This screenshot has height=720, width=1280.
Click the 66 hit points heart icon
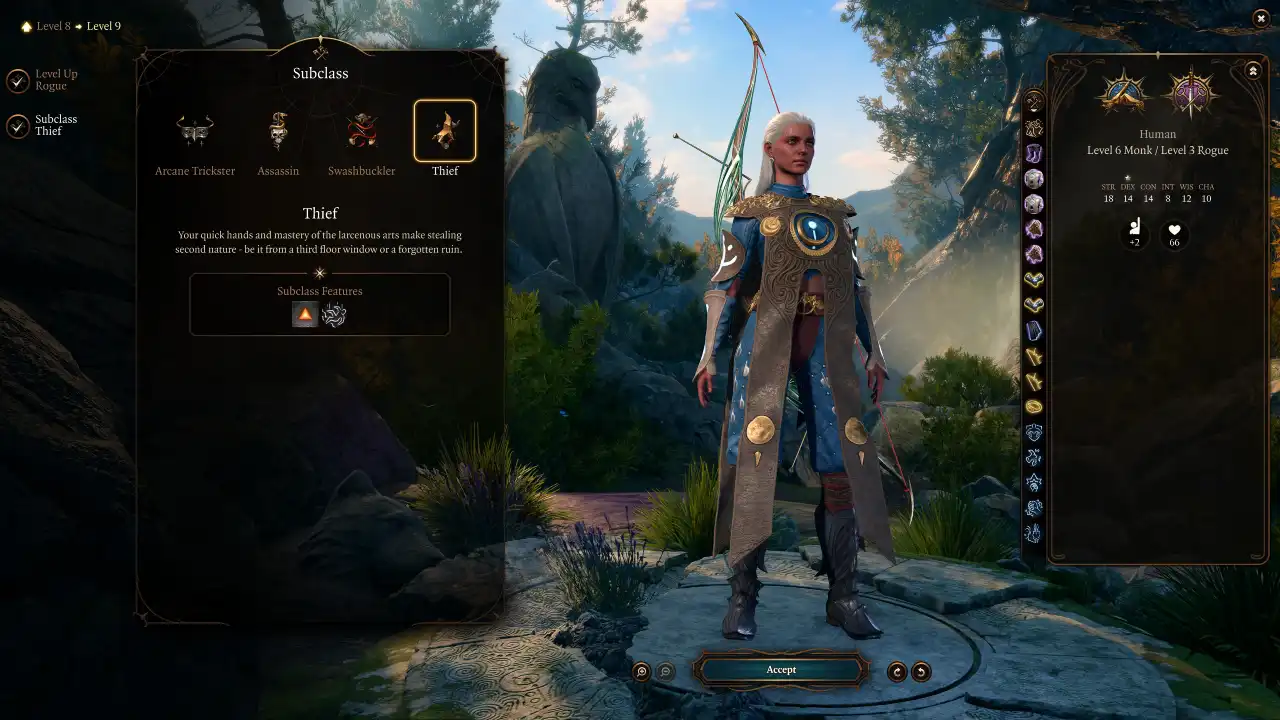pos(1174,235)
